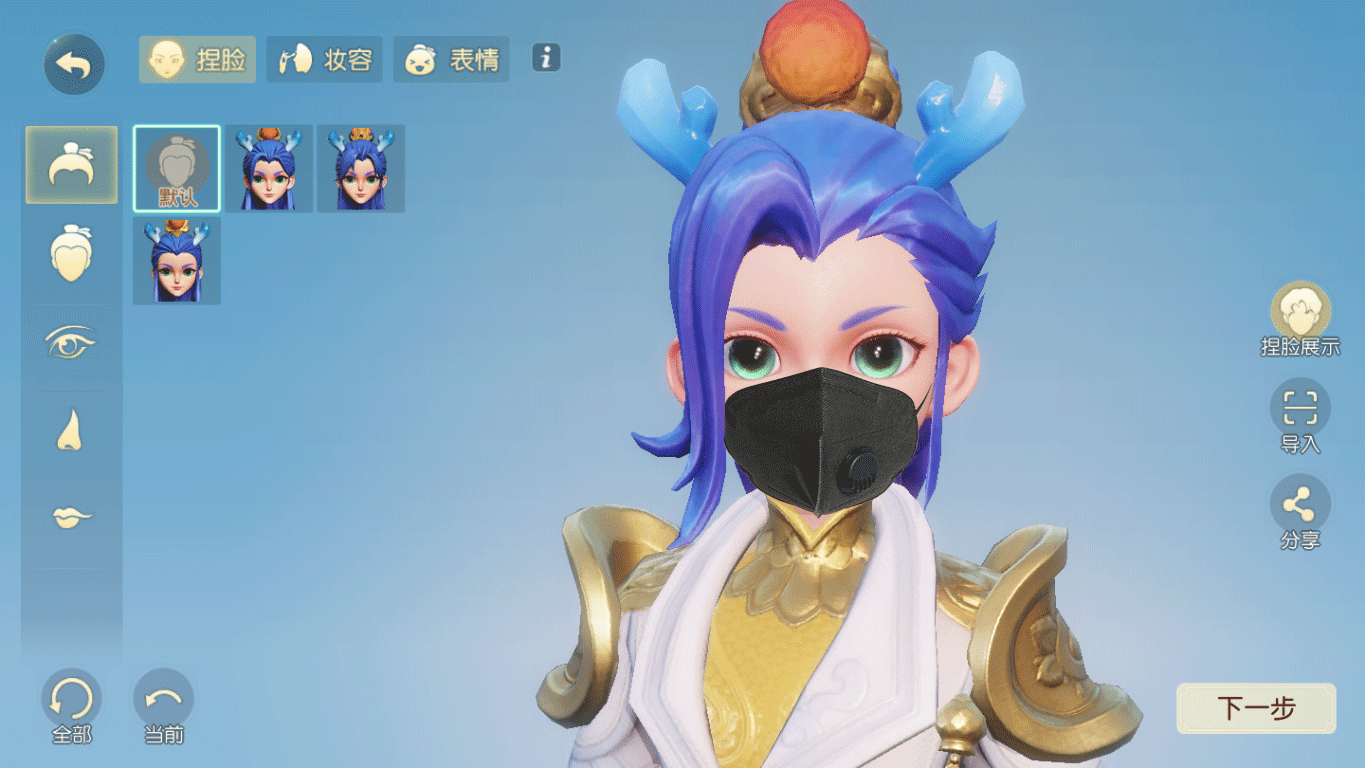Screen dimensions: 1365x768
Task: Switch to the 妆容 makeup tab
Action: (324, 59)
